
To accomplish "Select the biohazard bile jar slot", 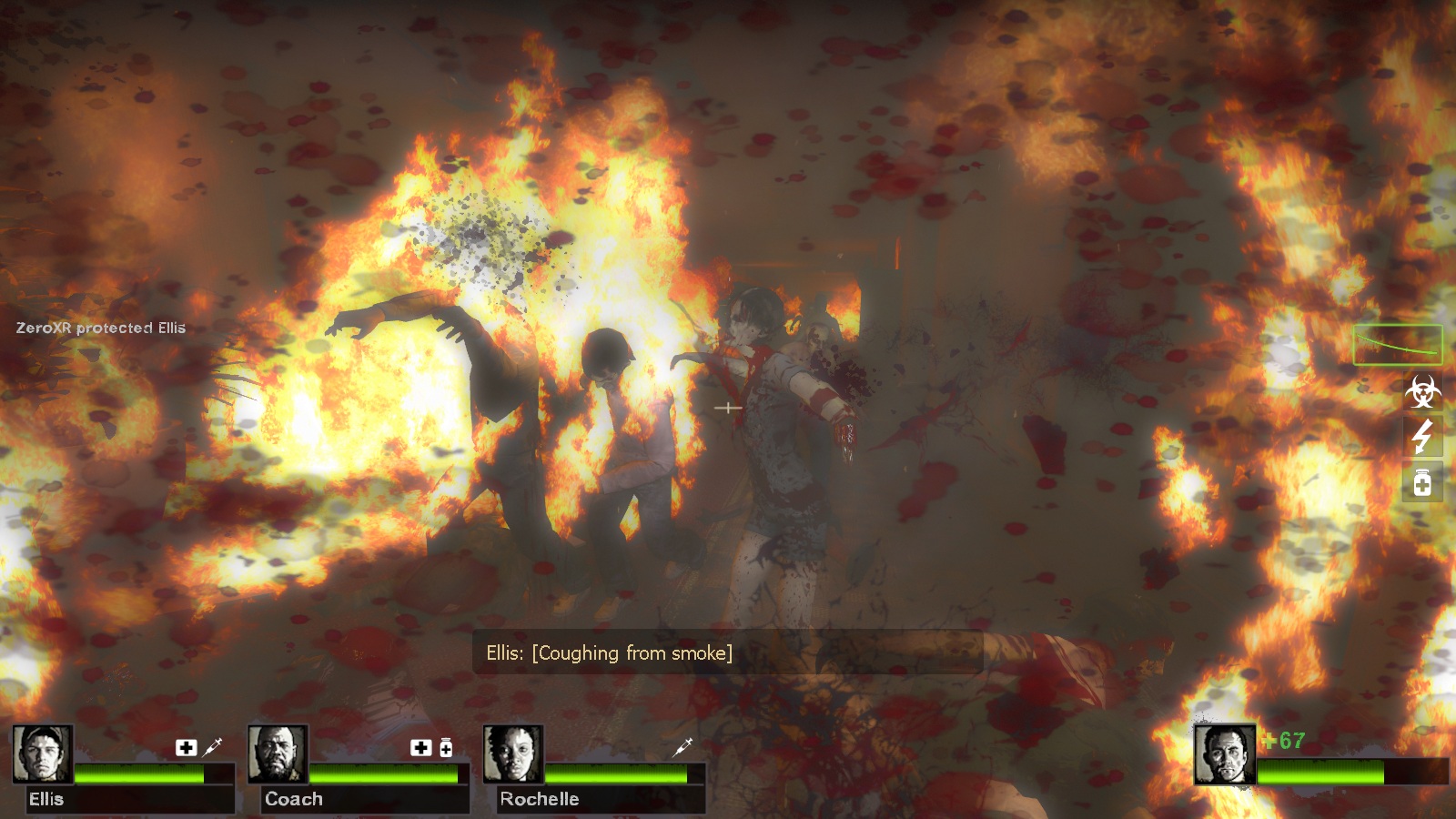I will tap(1422, 392).
